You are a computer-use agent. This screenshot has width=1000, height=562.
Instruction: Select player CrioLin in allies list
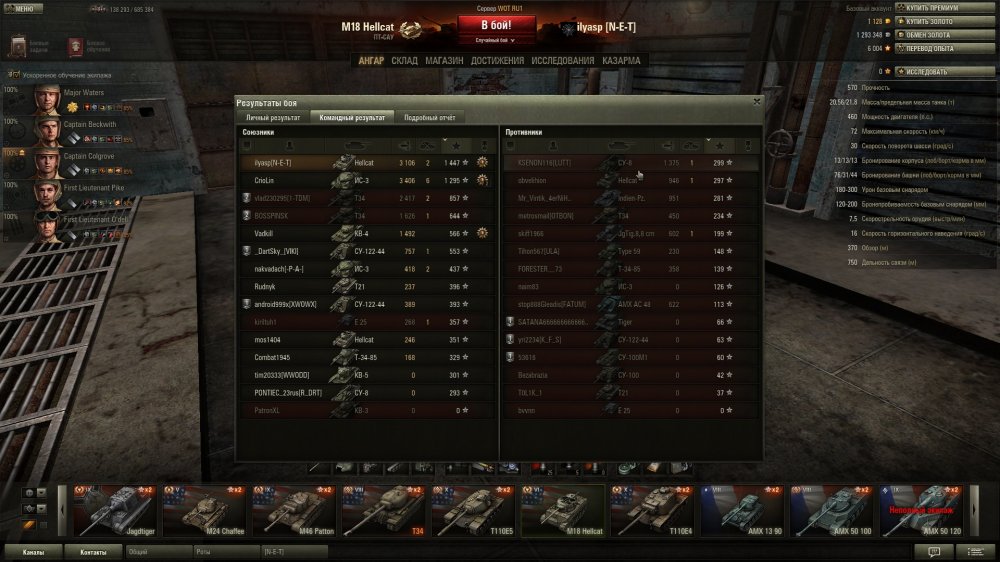click(265, 180)
